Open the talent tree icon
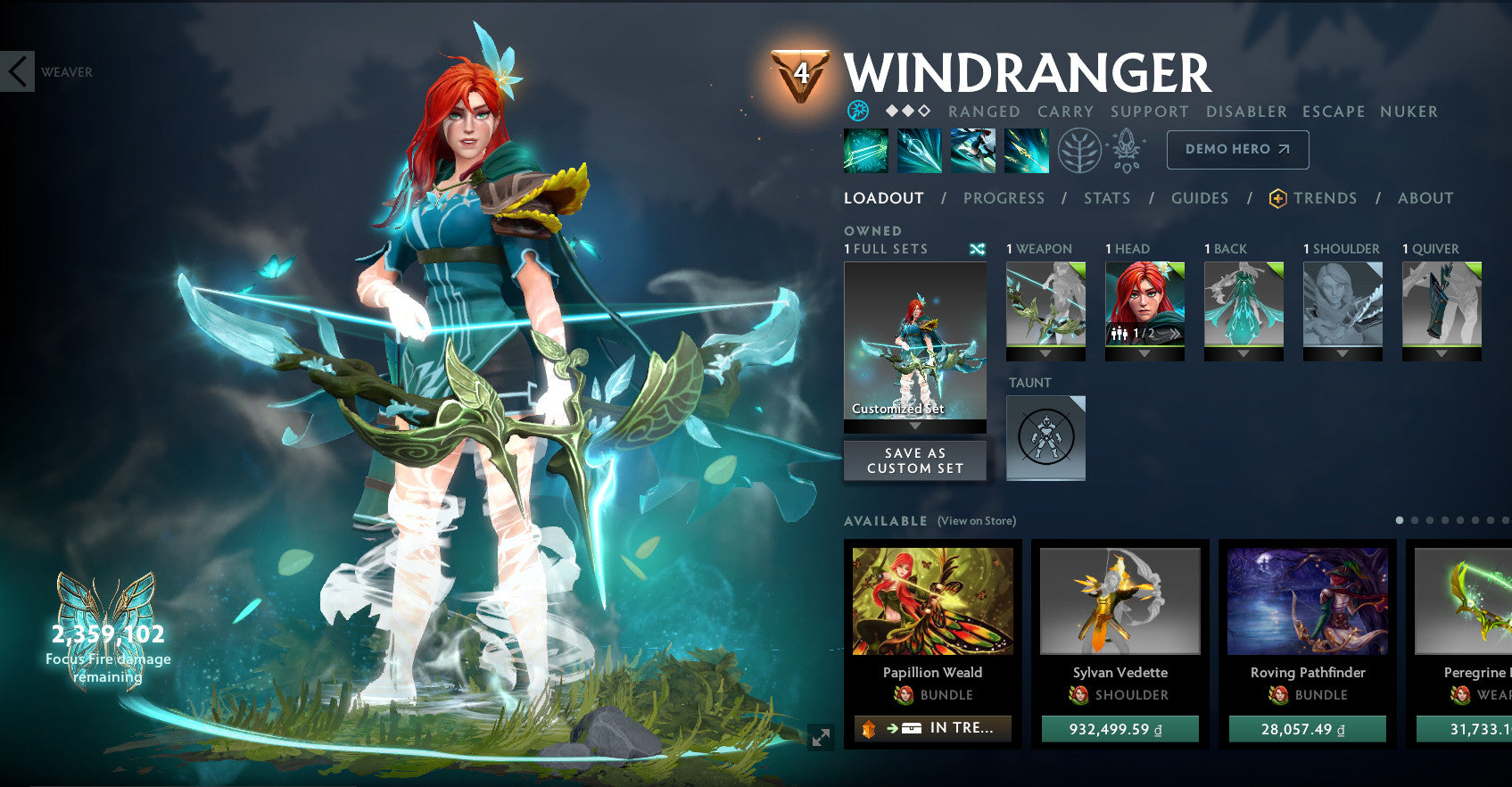 click(x=1079, y=150)
